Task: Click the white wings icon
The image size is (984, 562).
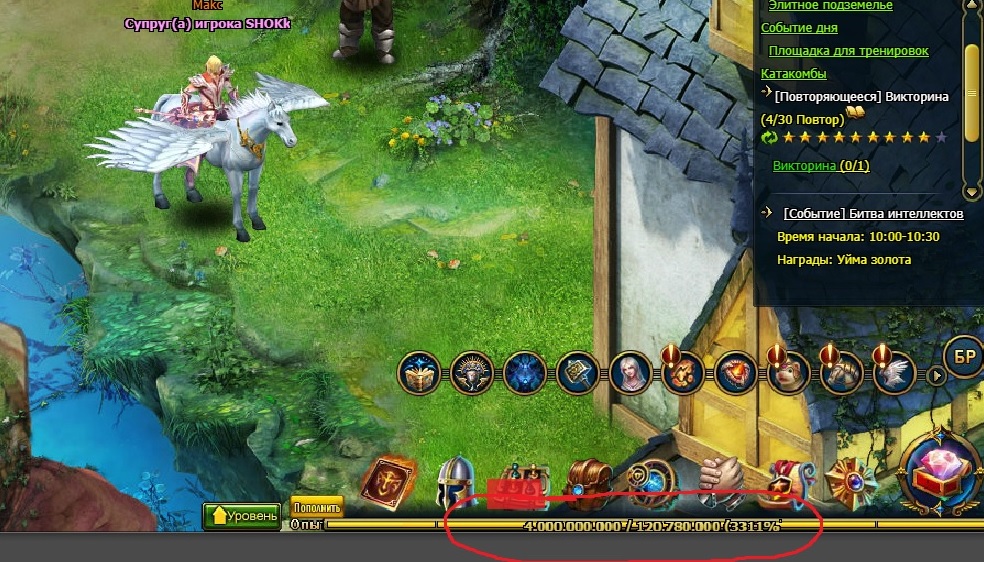Action: (893, 374)
